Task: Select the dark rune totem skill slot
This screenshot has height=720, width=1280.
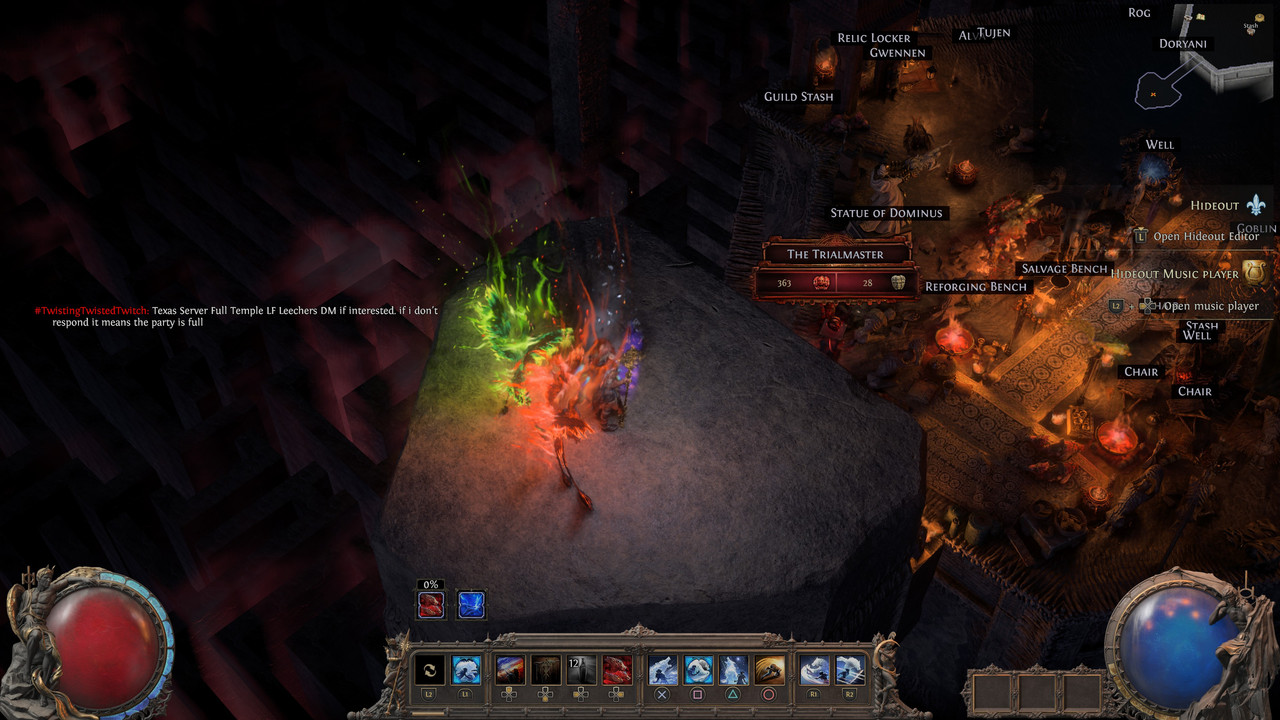Action: click(x=545, y=670)
